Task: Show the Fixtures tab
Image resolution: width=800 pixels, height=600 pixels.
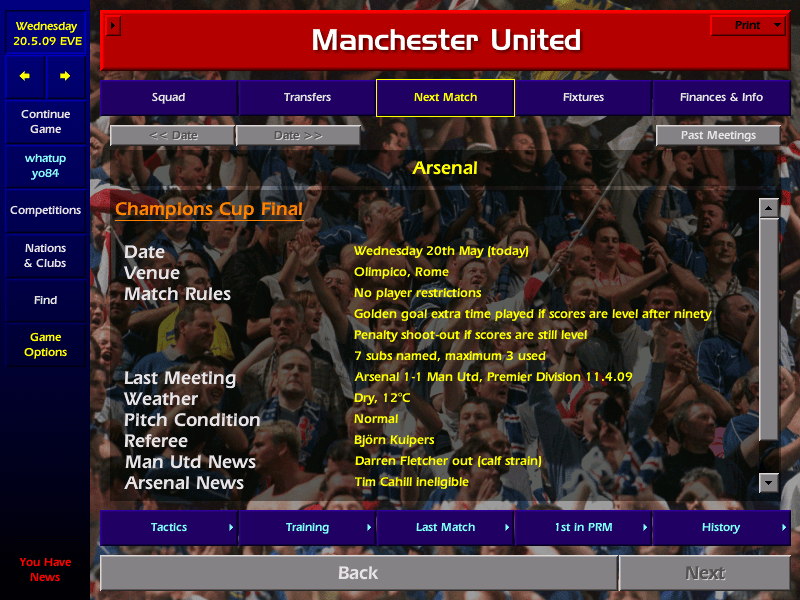Action: [x=583, y=97]
